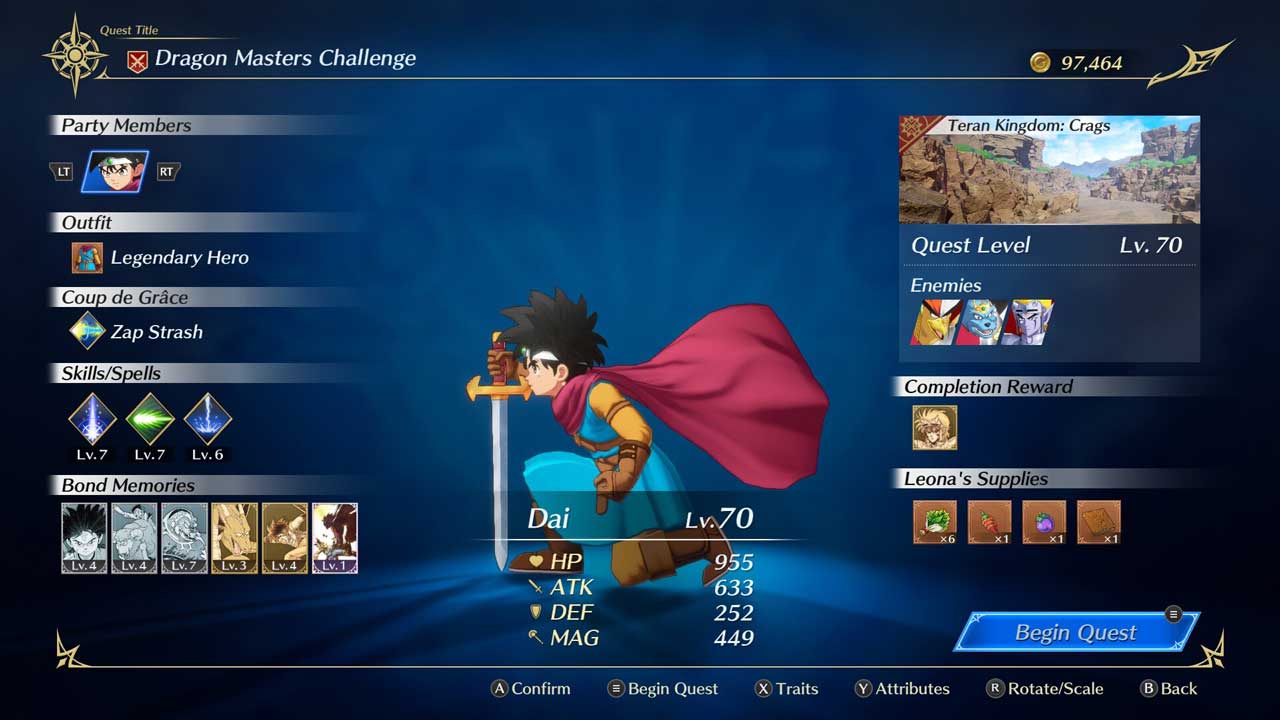Select the green slash skill icon
The height and width of the screenshot is (720, 1280).
click(x=150, y=417)
